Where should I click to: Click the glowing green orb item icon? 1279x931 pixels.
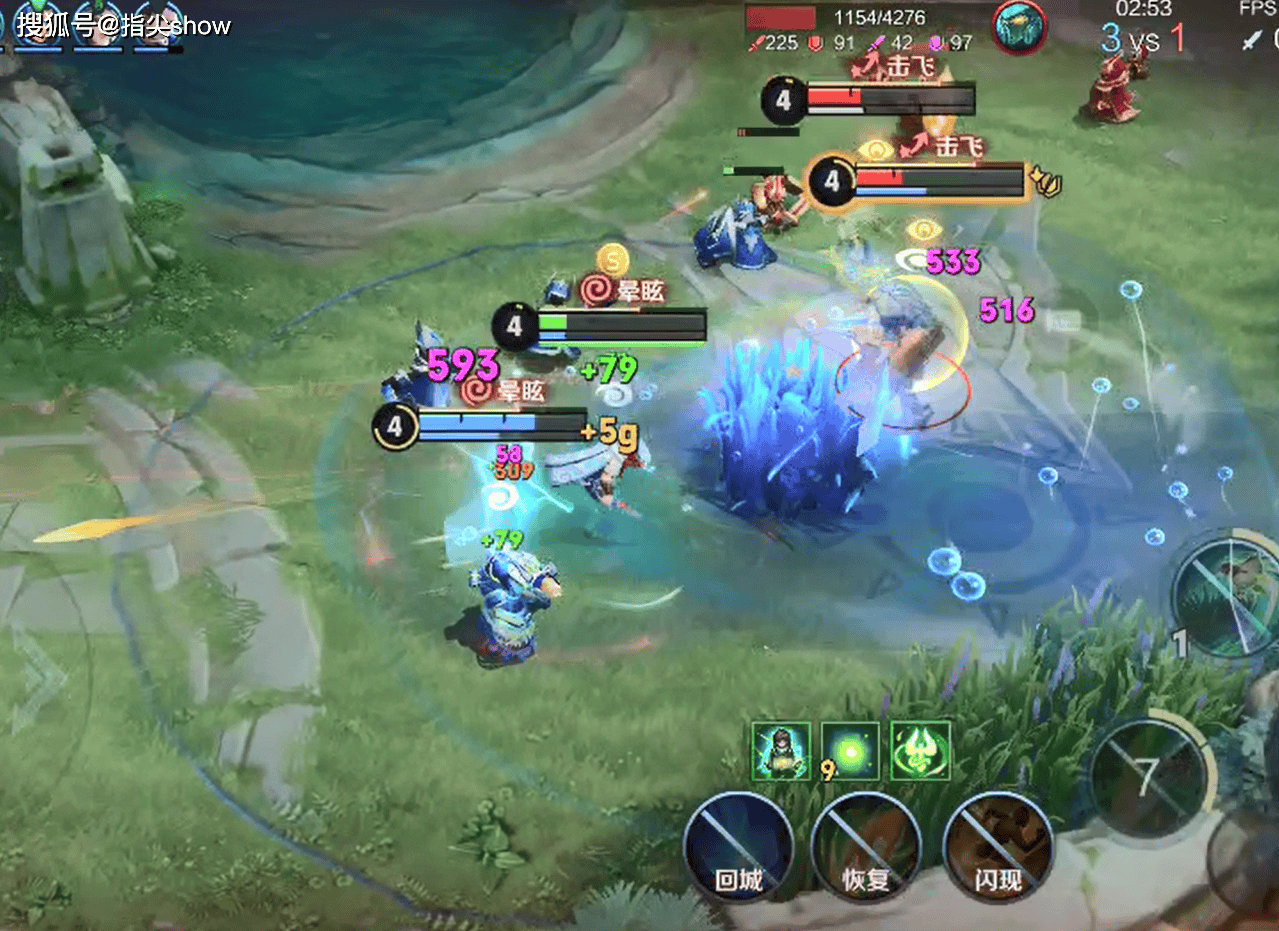[x=850, y=750]
